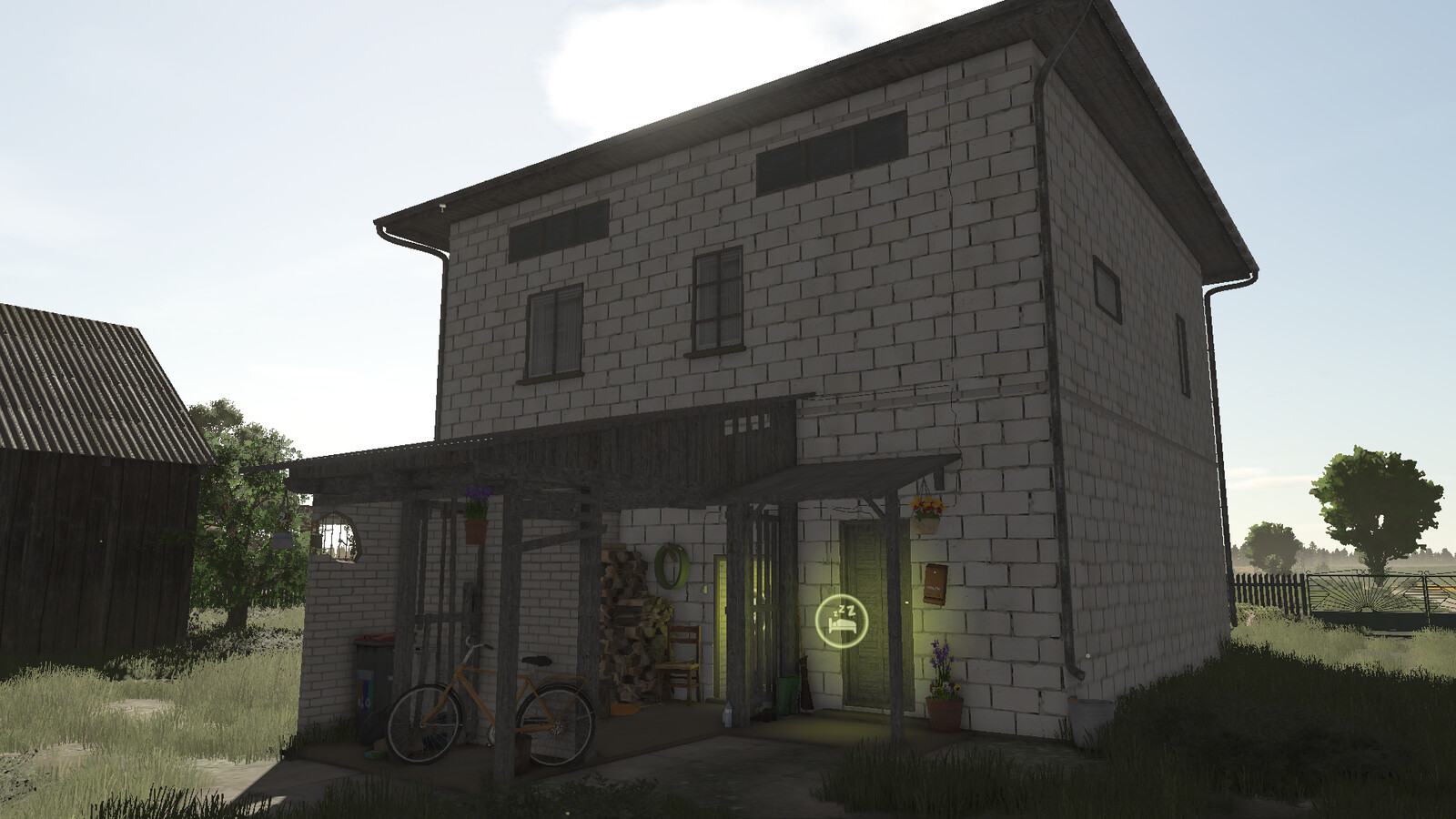Click the broom leaning beside the entrance
Image resolution: width=1456 pixels, height=819 pixels.
click(x=804, y=681)
